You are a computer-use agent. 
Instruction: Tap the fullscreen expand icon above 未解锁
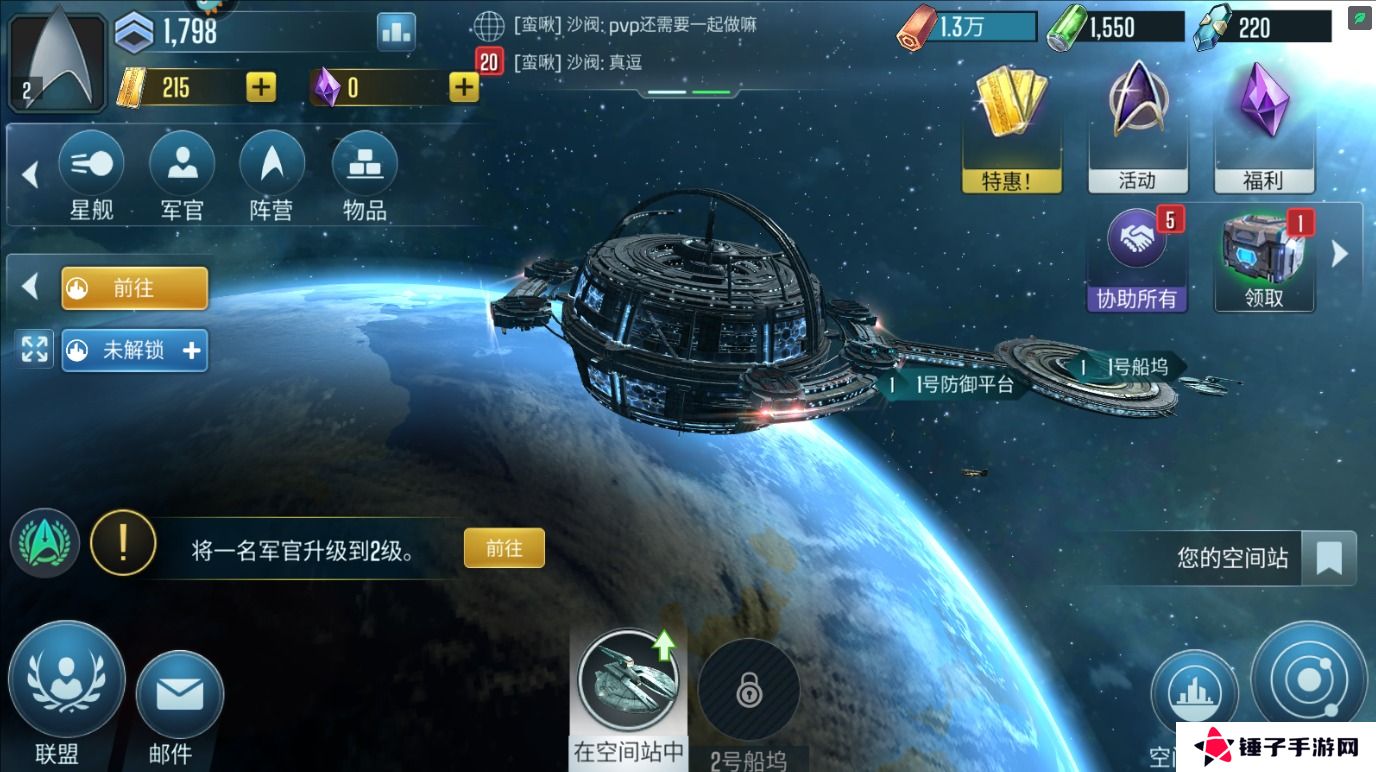pos(35,349)
